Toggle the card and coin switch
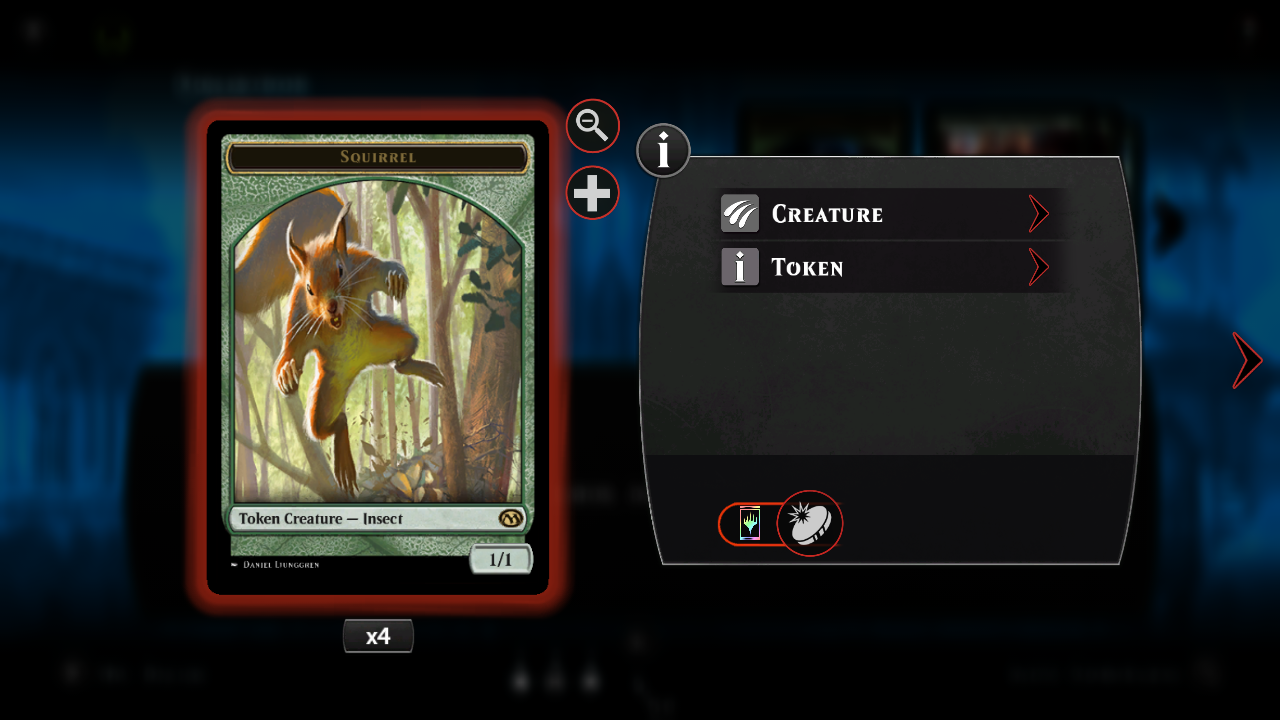The width and height of the screenshot is (1280, 720). pos(780,524)
